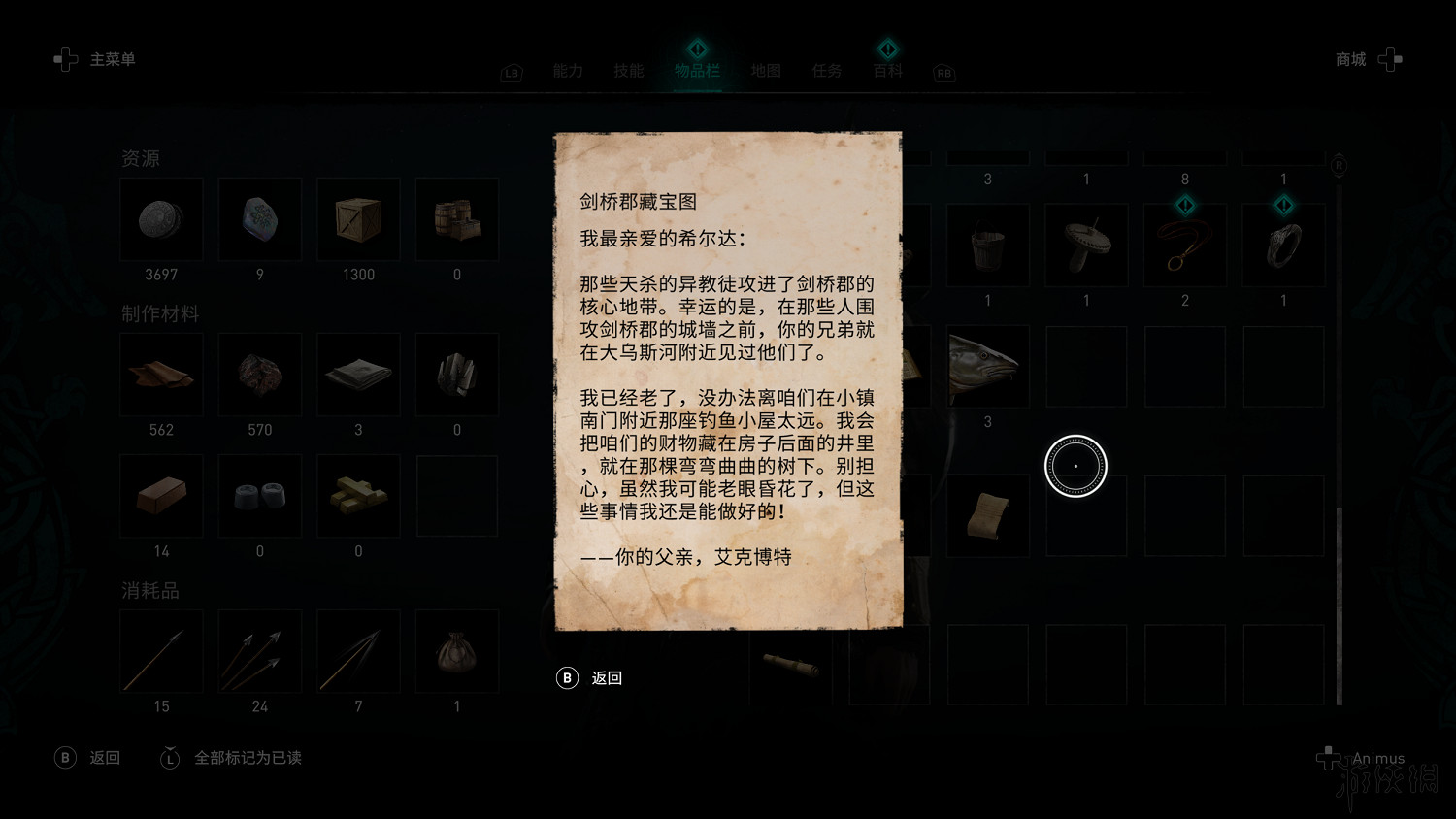Click the fish trophy item icon

[987, 366]
